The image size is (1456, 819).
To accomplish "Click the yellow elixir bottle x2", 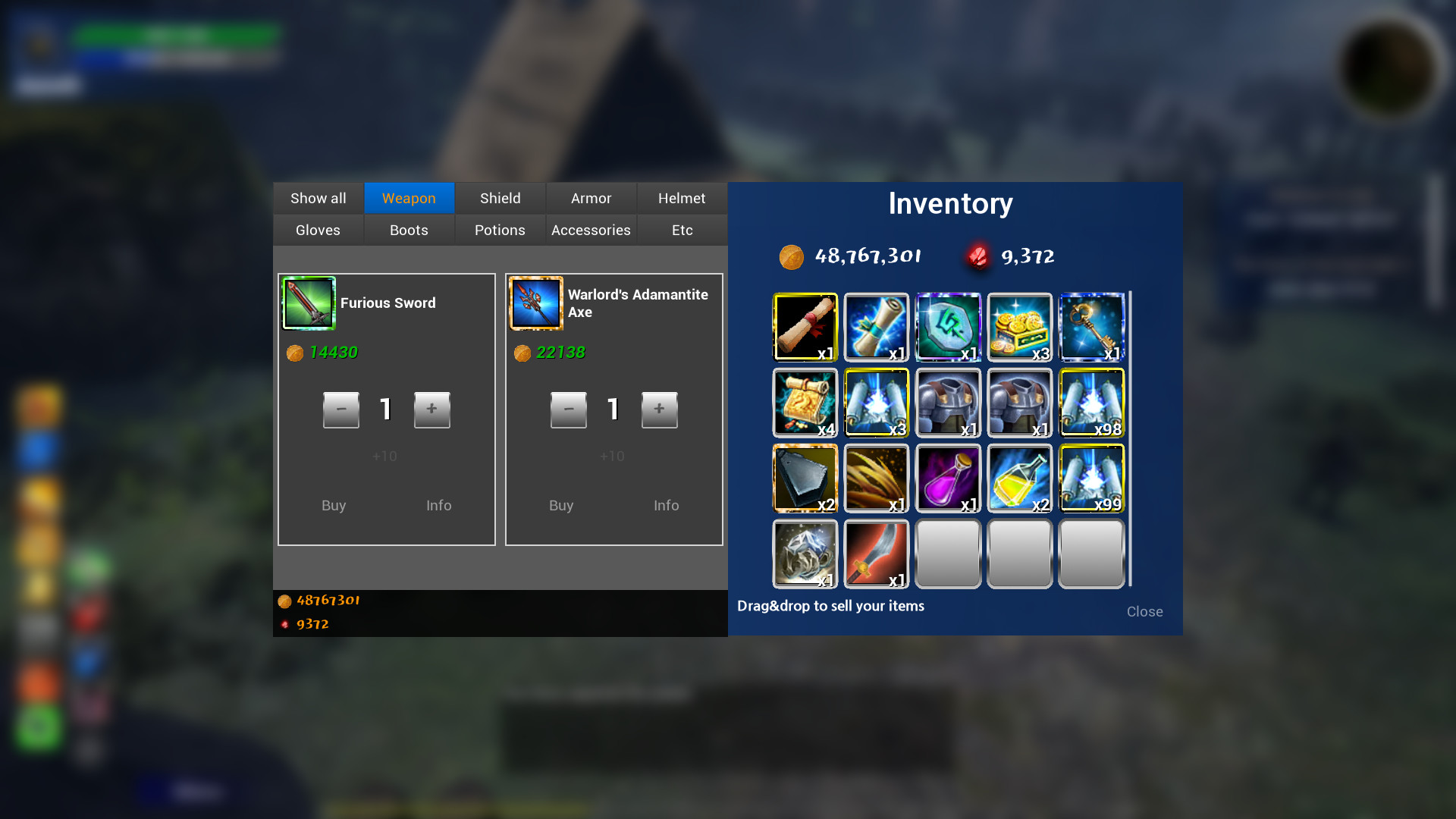I will pyautogui.click(x=1019, y=479).
